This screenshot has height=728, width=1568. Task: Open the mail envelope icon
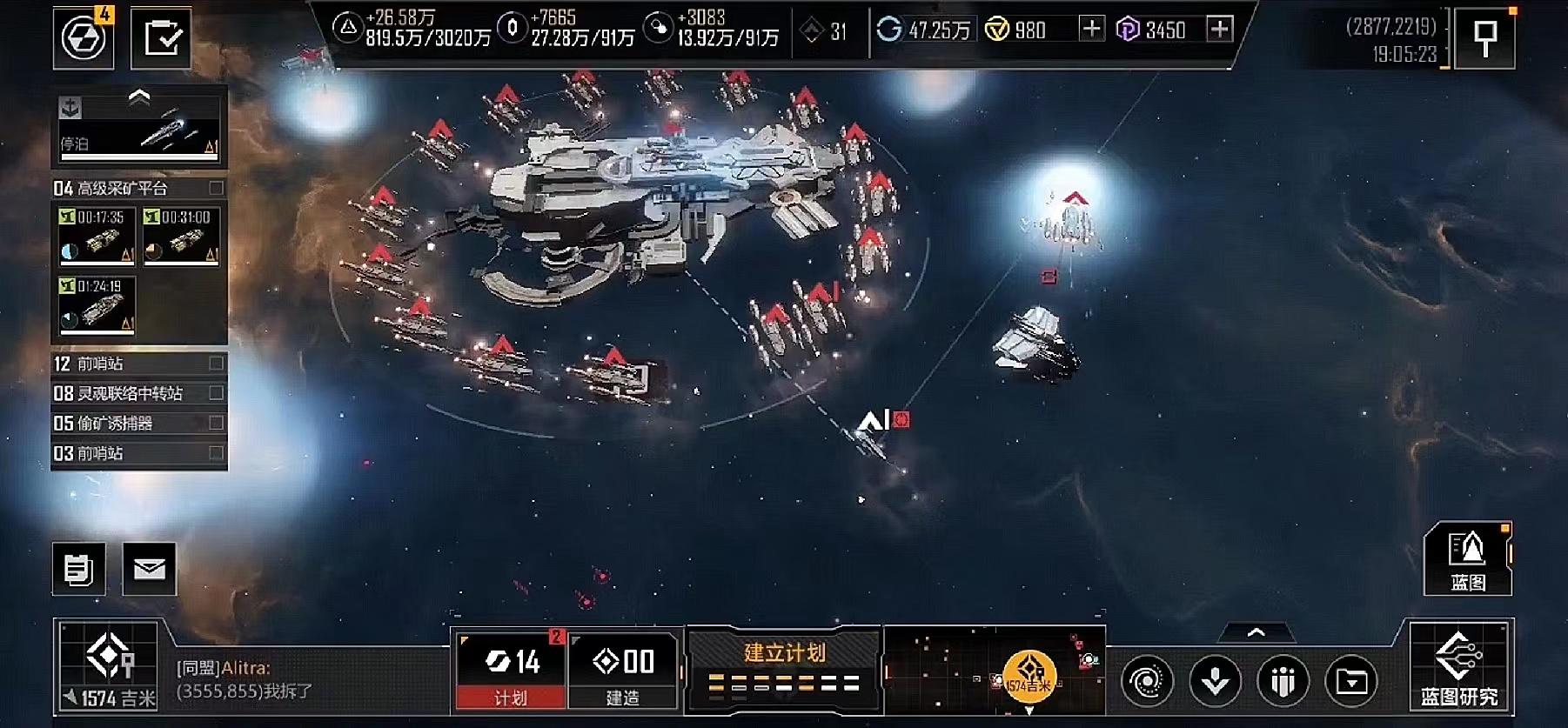tap(150, 569)
